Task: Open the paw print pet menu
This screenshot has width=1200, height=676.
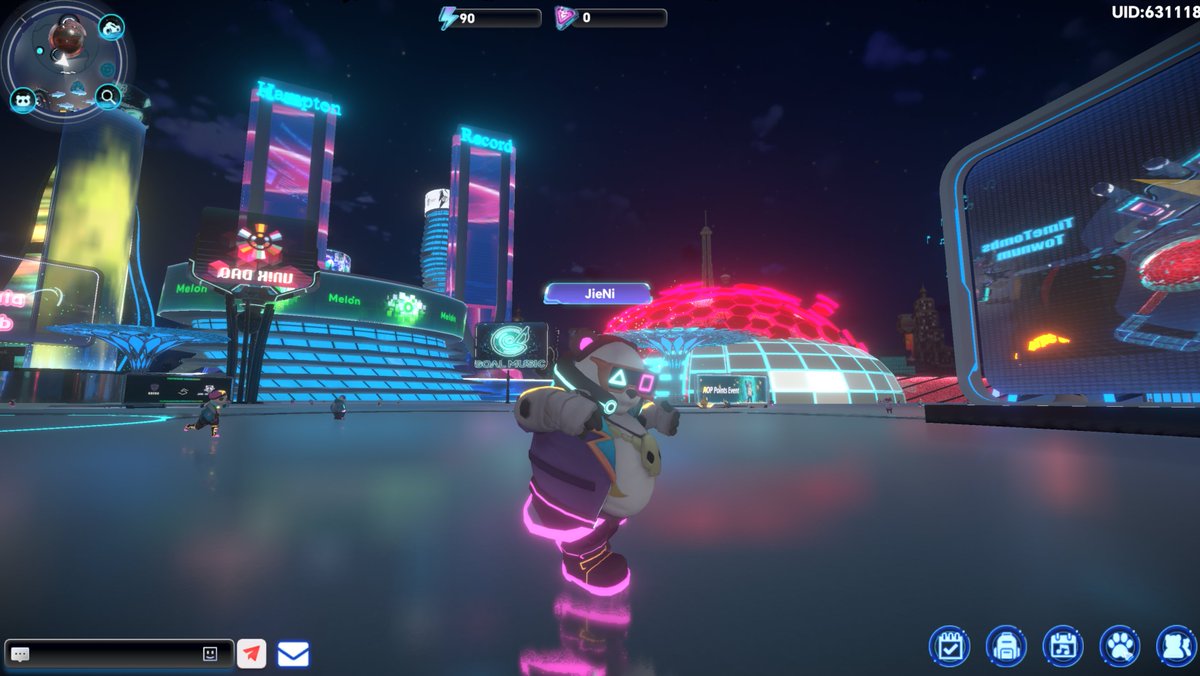Action: click(1119, 646)
